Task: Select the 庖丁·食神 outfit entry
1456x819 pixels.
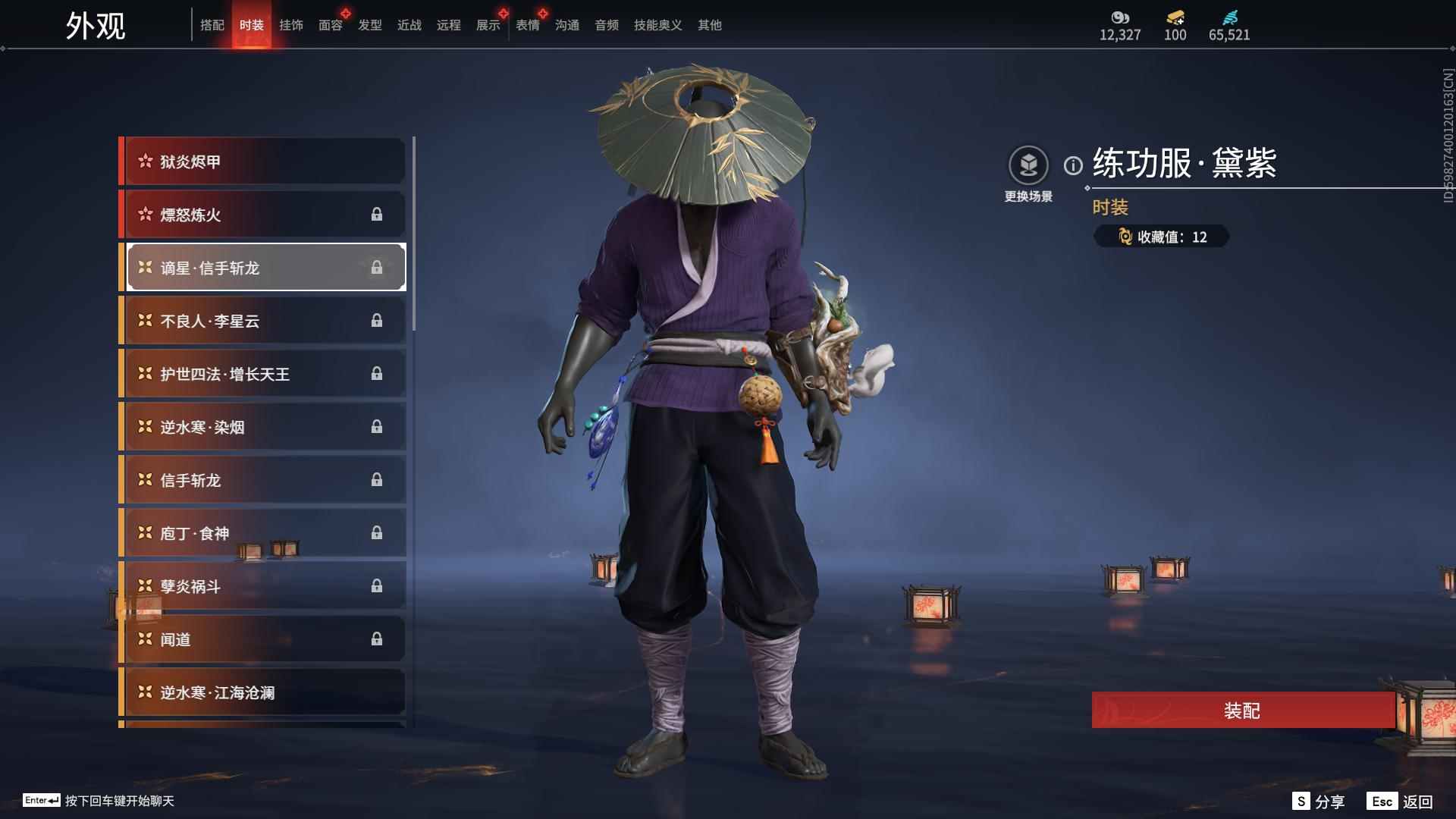Action: tap(264, 533)
